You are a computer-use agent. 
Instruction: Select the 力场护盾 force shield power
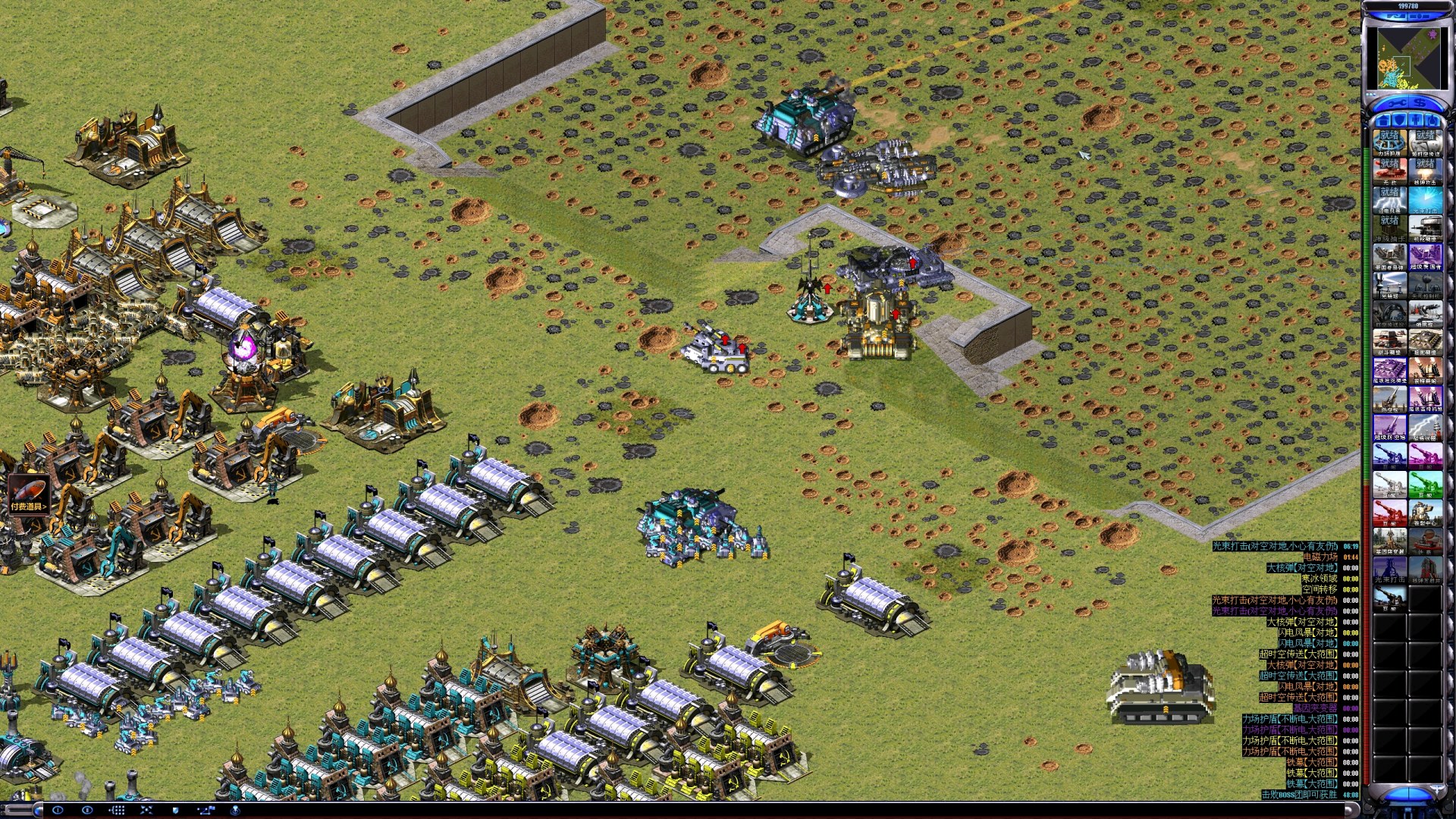[1389, 142]
